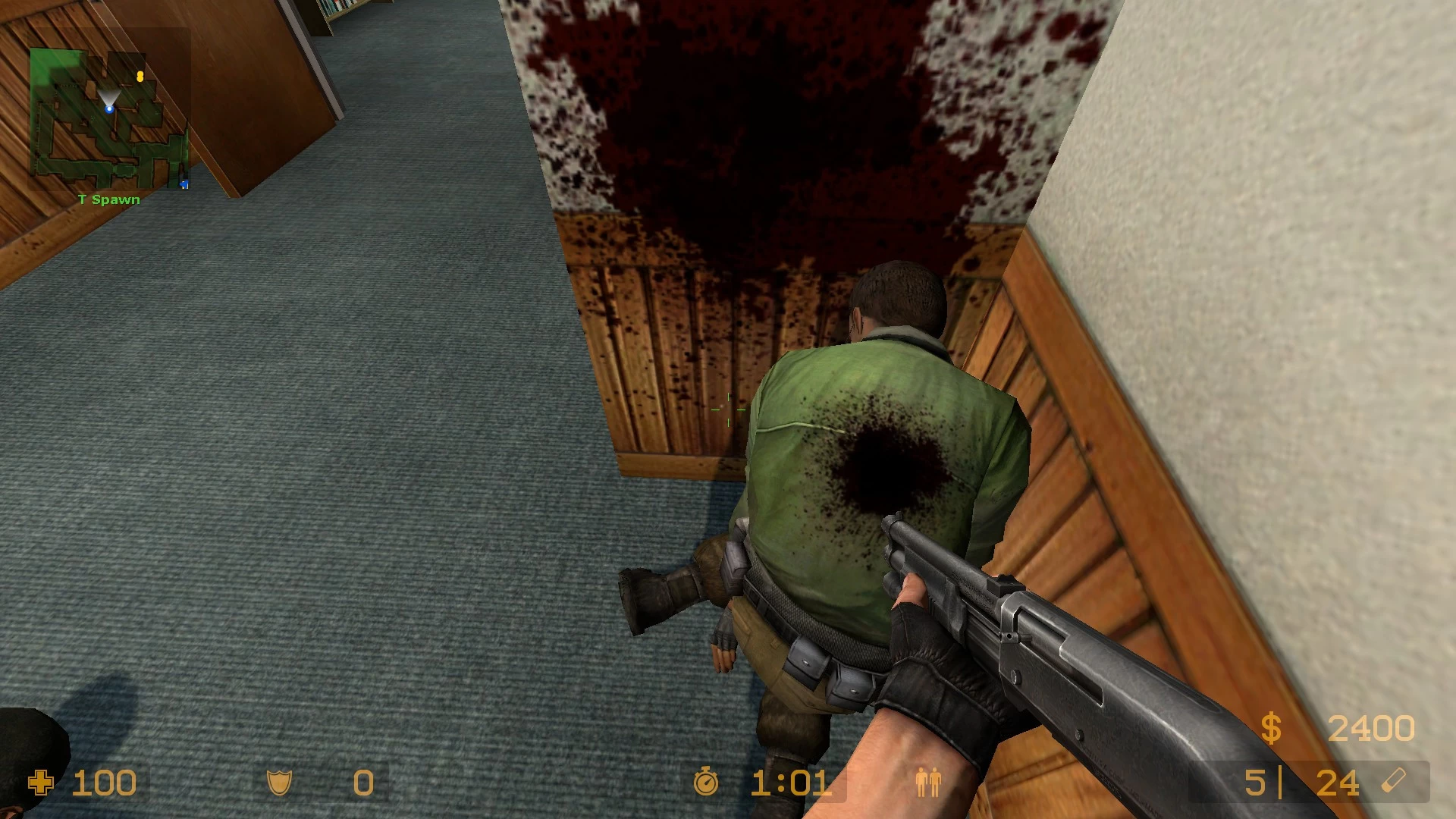Click the blue player dot on radar
This screenshot has width=1456, height=819.
tap(109, 109)
